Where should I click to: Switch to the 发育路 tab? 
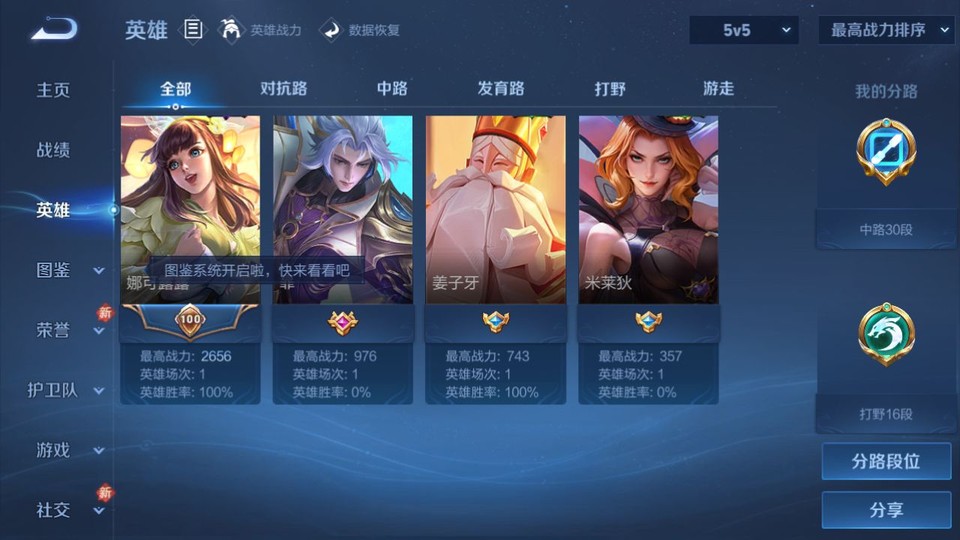point(501,88)
